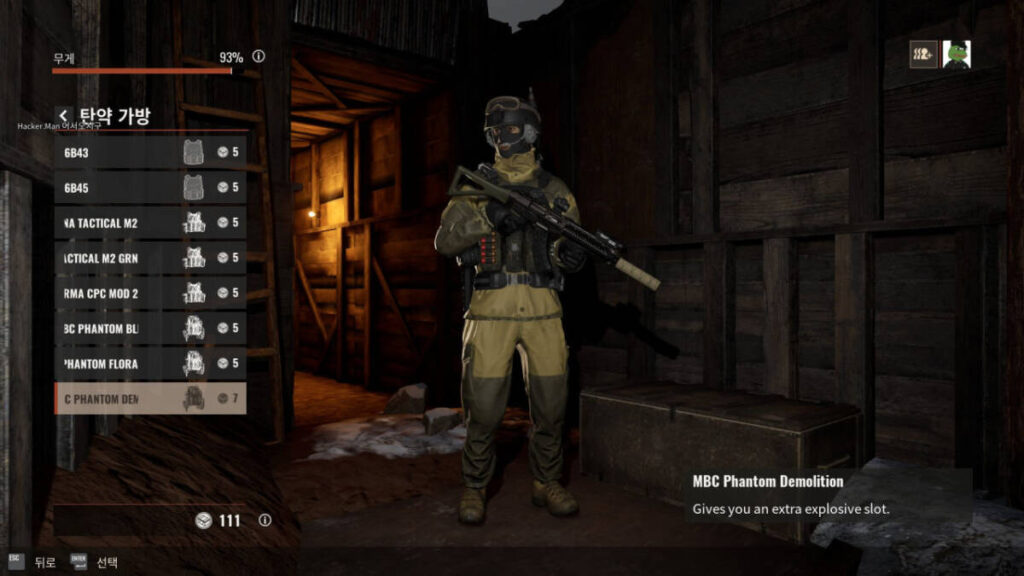
Task: Open the weight info icon near 93%
Action: point(259,57)
